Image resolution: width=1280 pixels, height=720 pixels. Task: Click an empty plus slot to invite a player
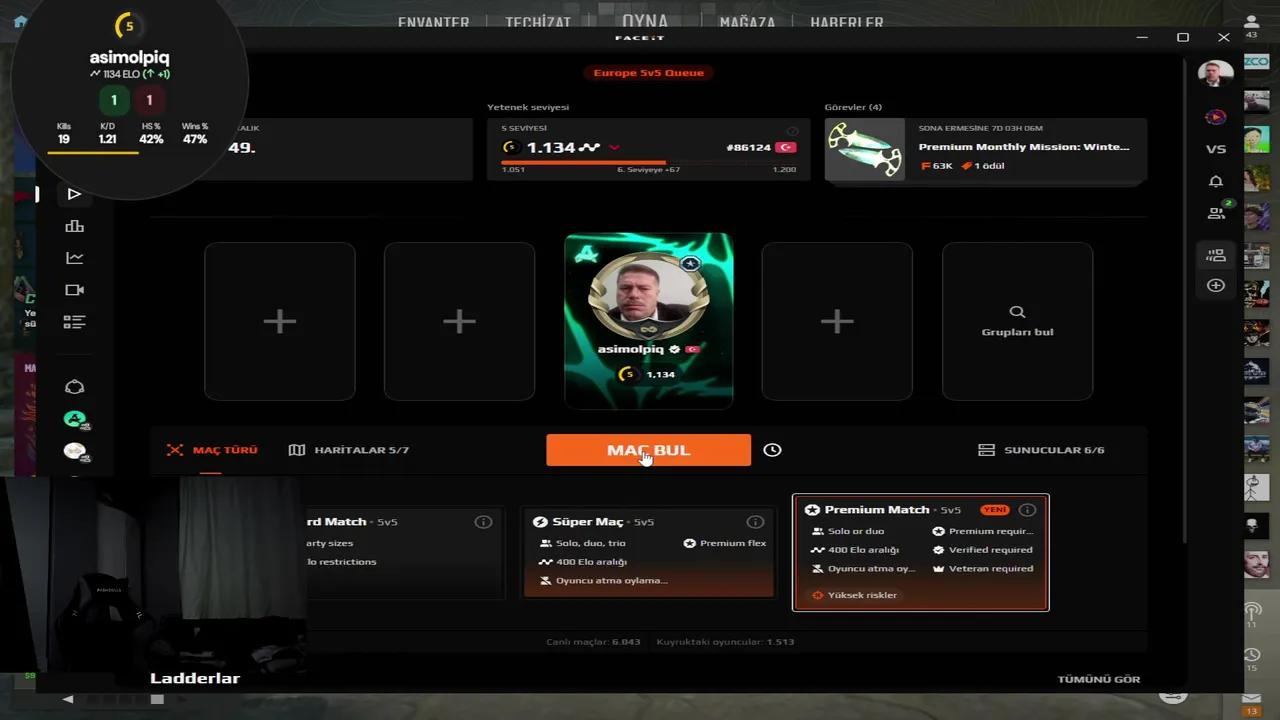tap(280, 321)
